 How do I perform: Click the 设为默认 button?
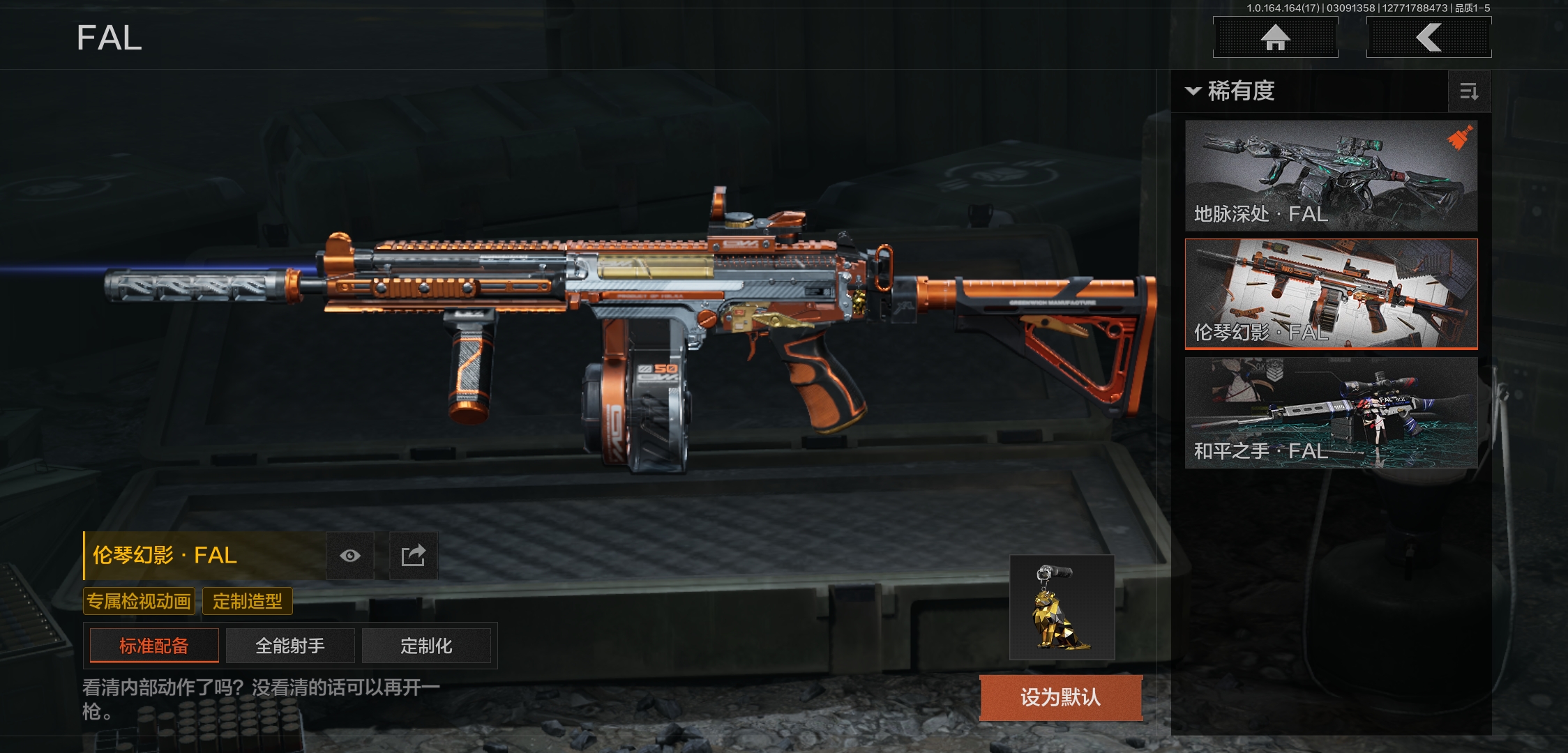(1061, 697)
